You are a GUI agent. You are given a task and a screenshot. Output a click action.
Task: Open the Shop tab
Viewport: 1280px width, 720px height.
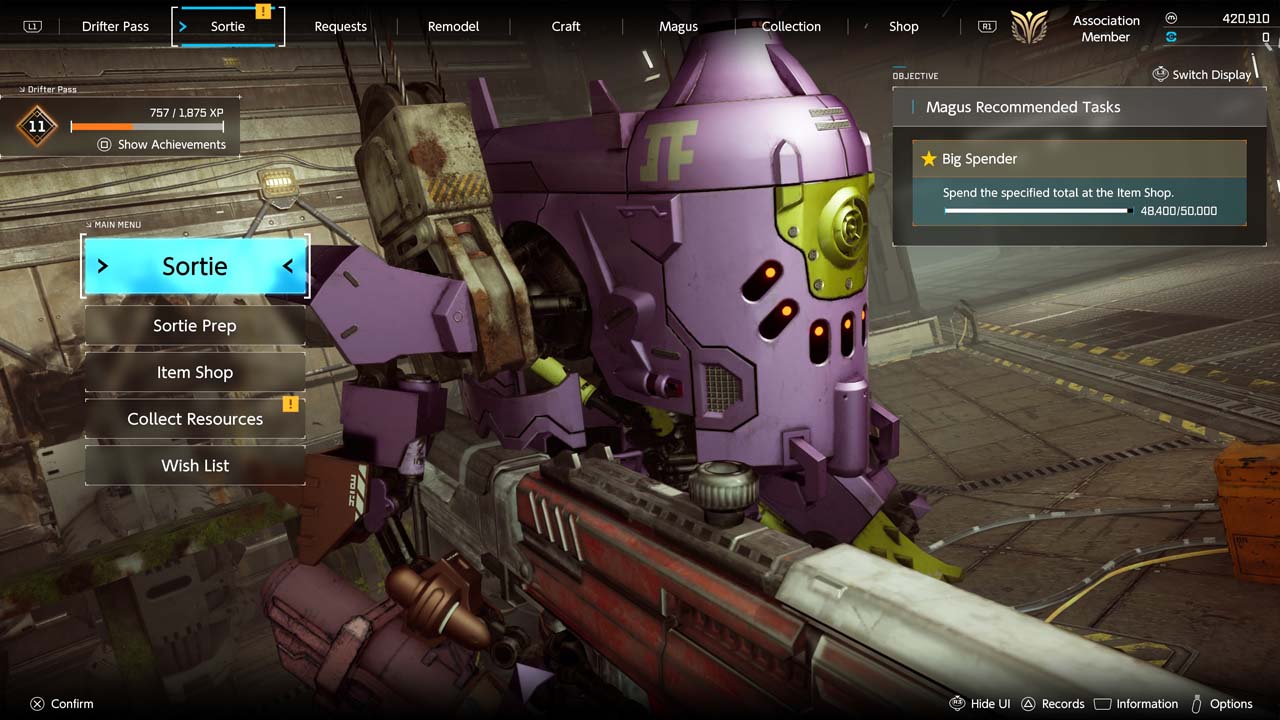point(903,27)
